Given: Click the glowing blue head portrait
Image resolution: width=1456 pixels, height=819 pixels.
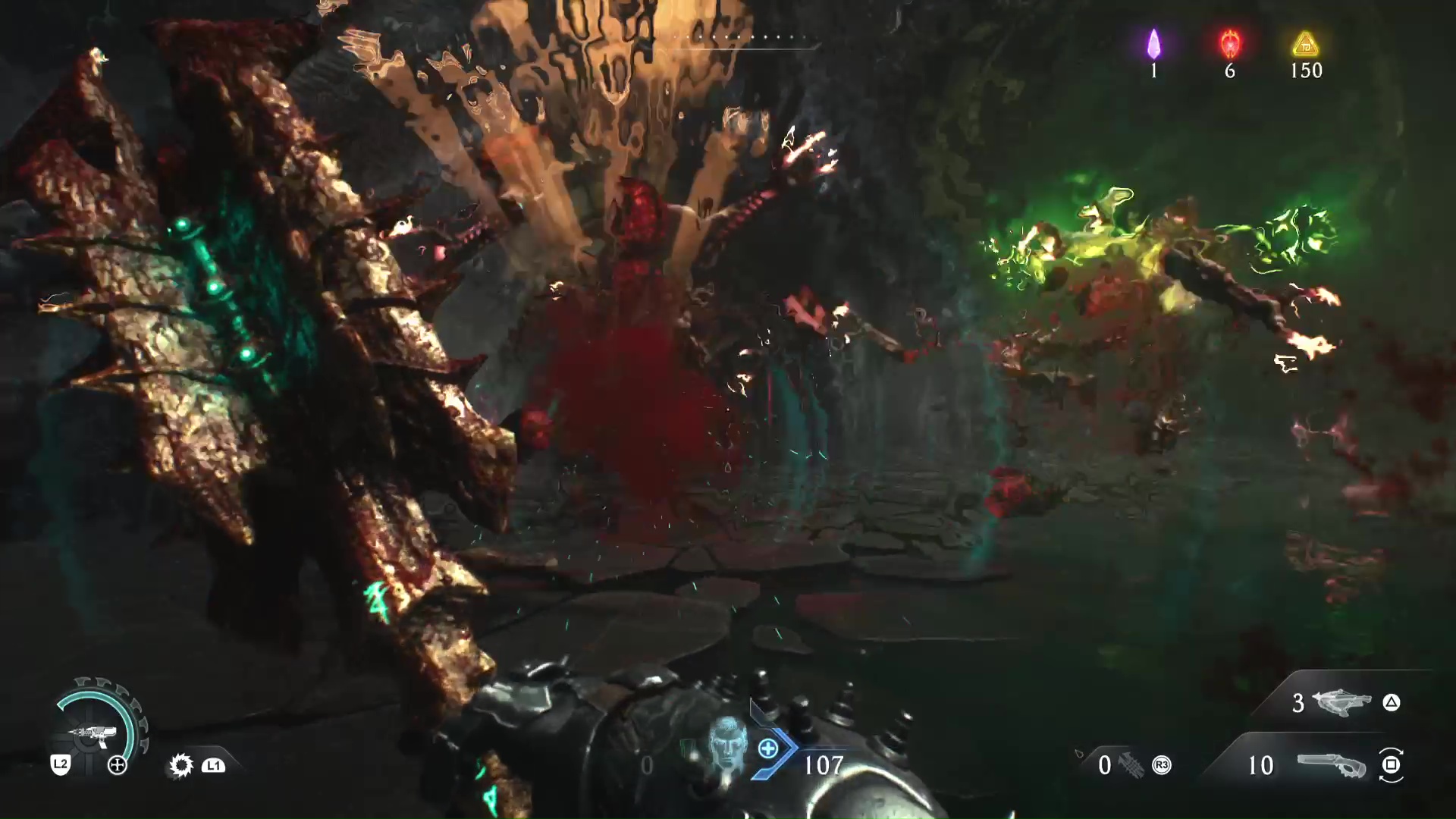Looking at the screenshot, I should tap(726, 745).
